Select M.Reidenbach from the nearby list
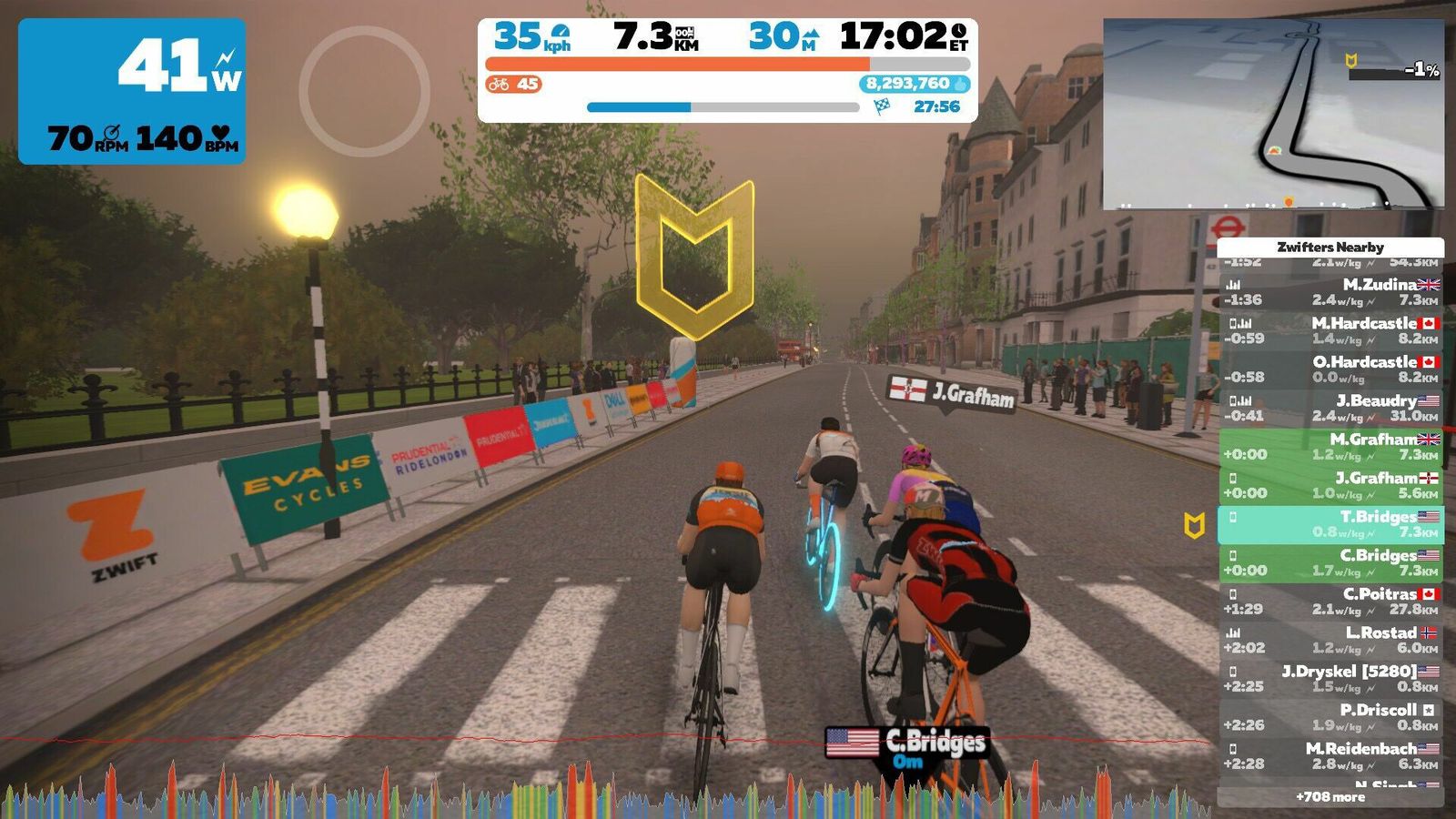 1330,756
